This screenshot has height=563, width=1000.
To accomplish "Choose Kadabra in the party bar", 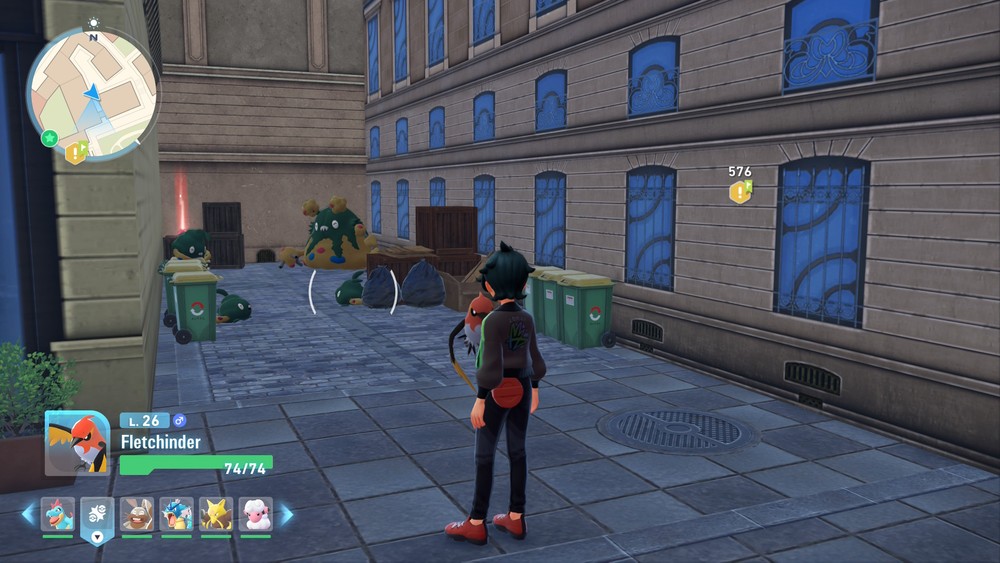I will (x=216, y=514).
